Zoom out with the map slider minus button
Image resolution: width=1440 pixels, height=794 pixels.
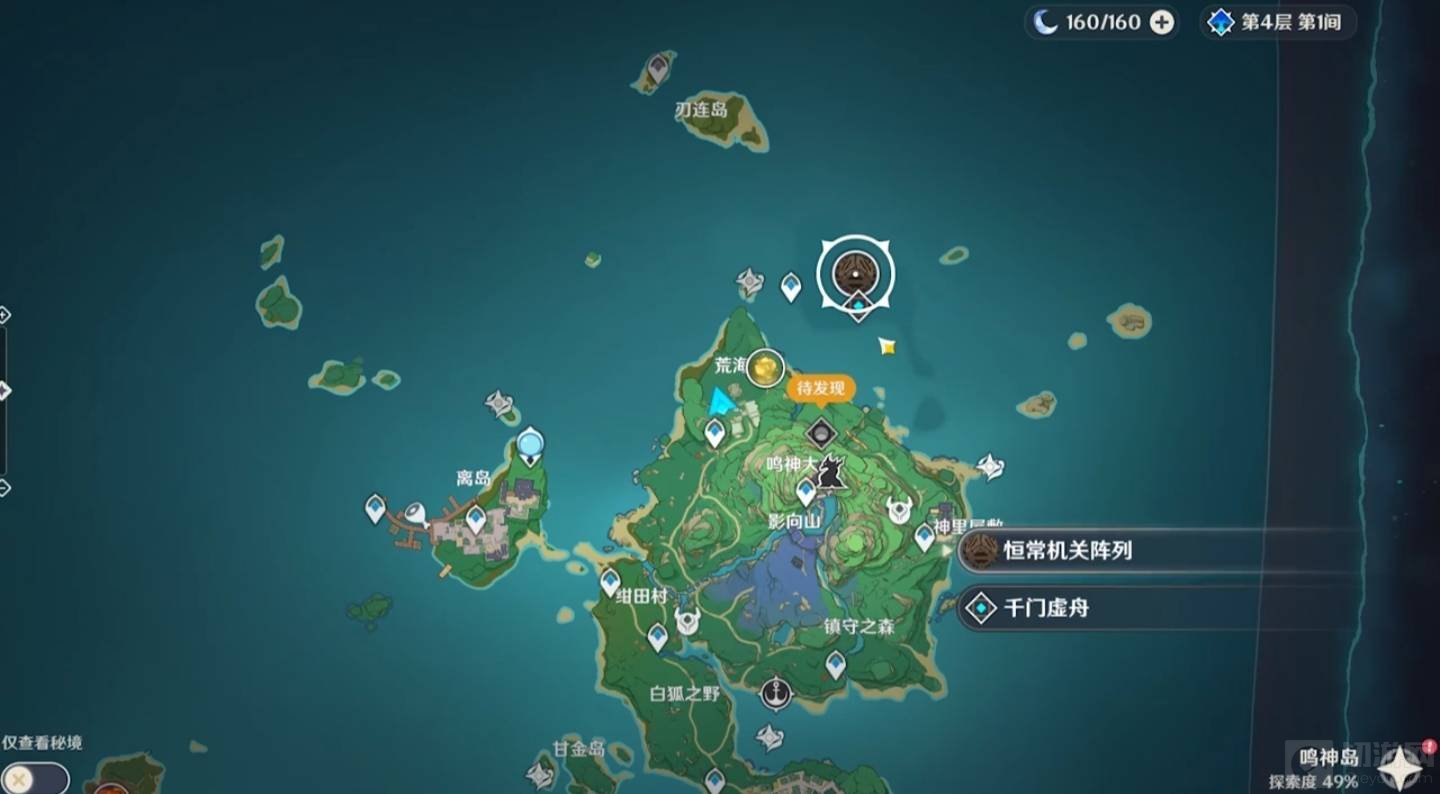click(x=3, y=488)
